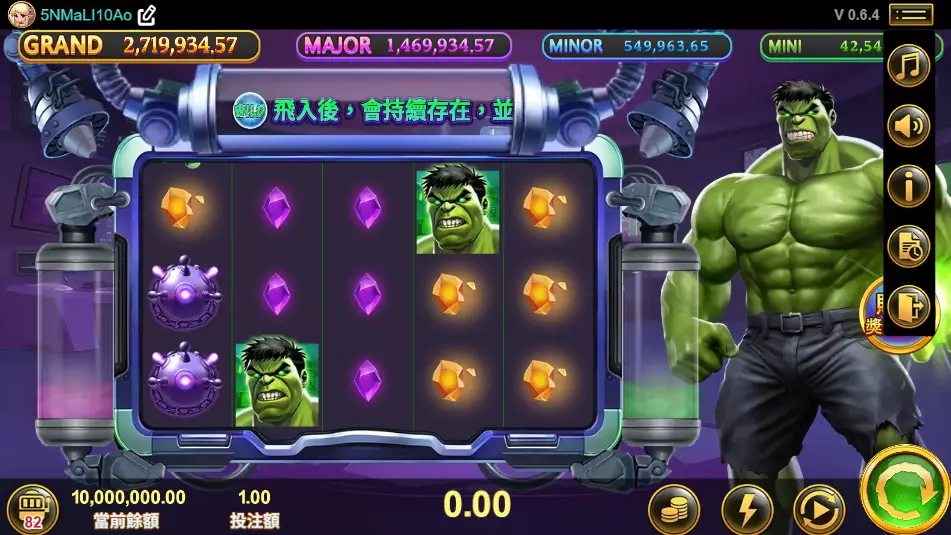
Task: Open bet settings with the coin stack icon
Action: 674,510
